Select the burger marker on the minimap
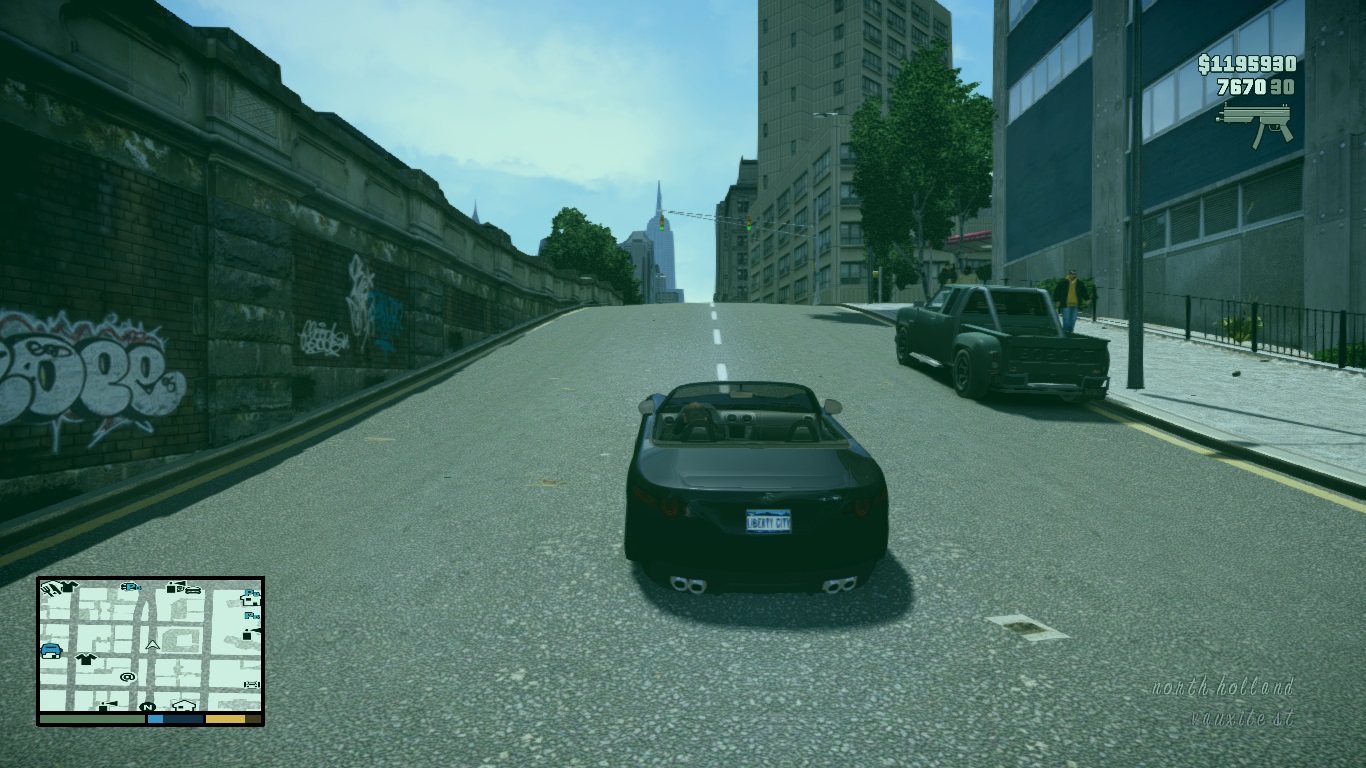Viewport: 1366px width, 768px height. point(193,590)
